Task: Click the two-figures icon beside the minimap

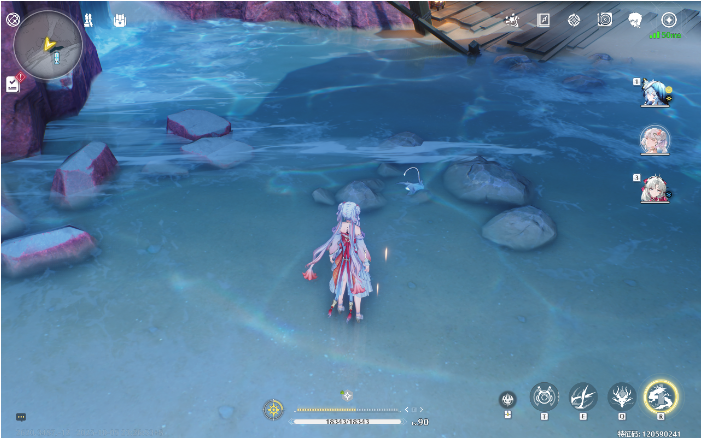Action: 88,19
